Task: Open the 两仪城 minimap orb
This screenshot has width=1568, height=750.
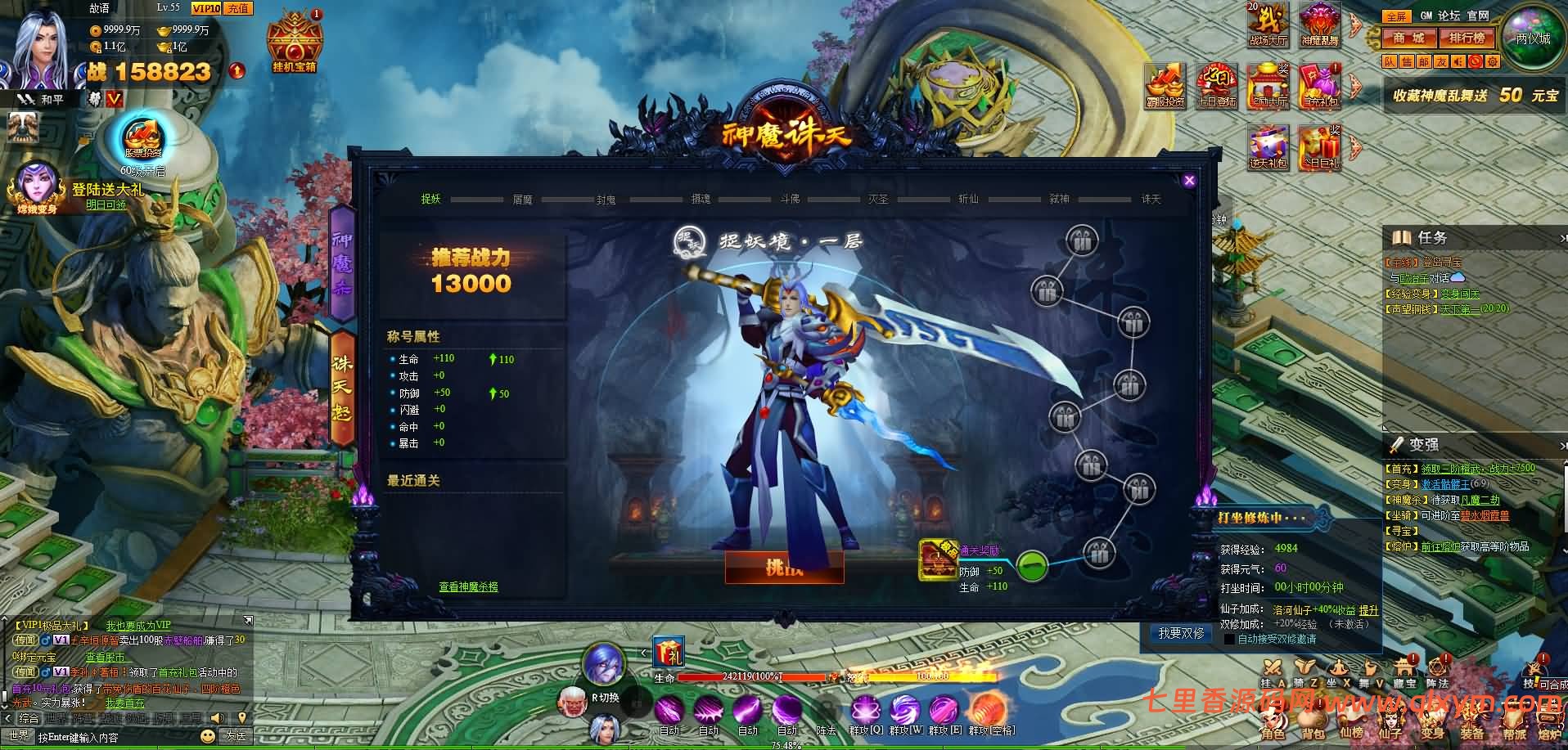Action: tap(1532, 38)
